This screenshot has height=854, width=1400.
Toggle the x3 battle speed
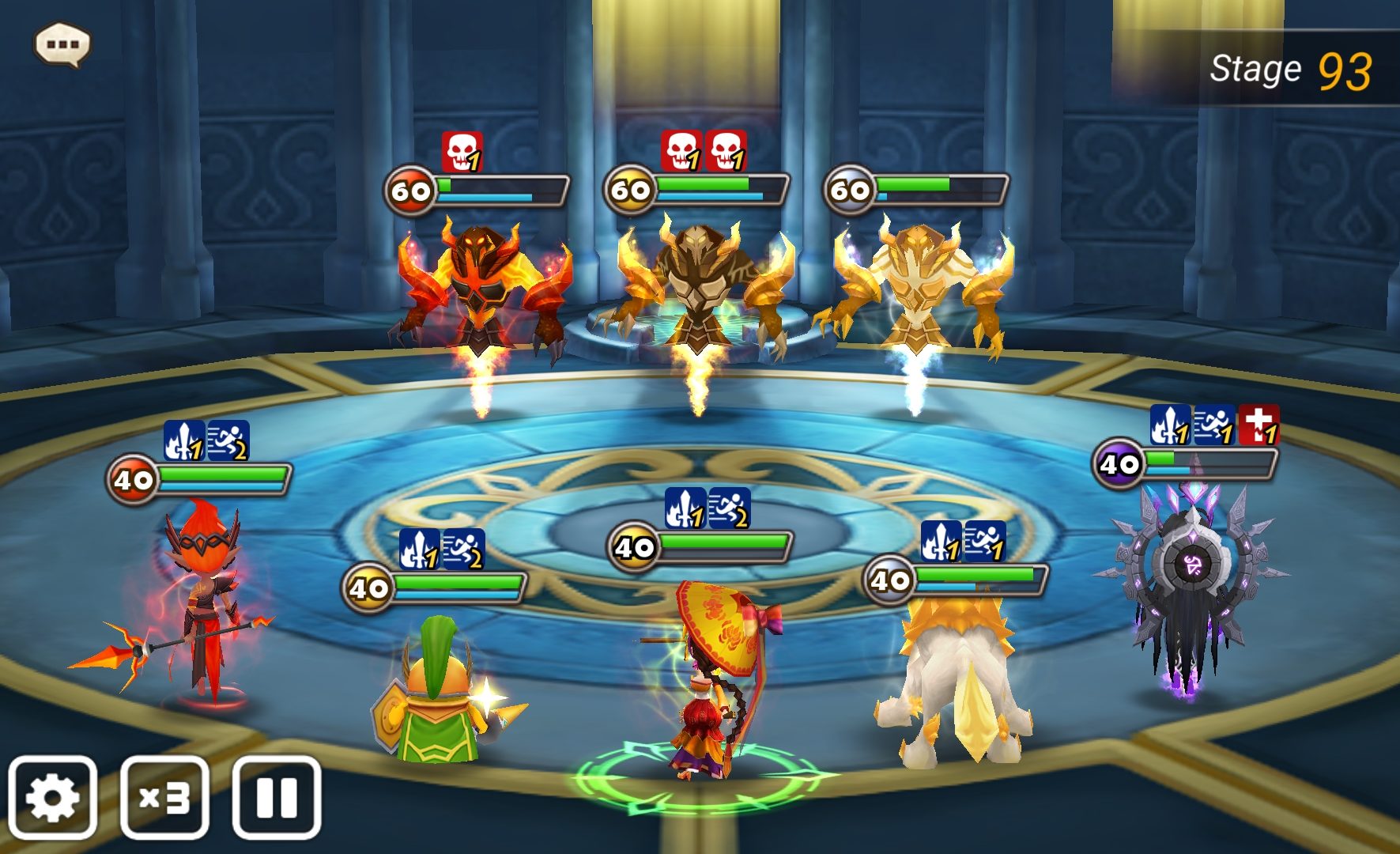(164, 797)
